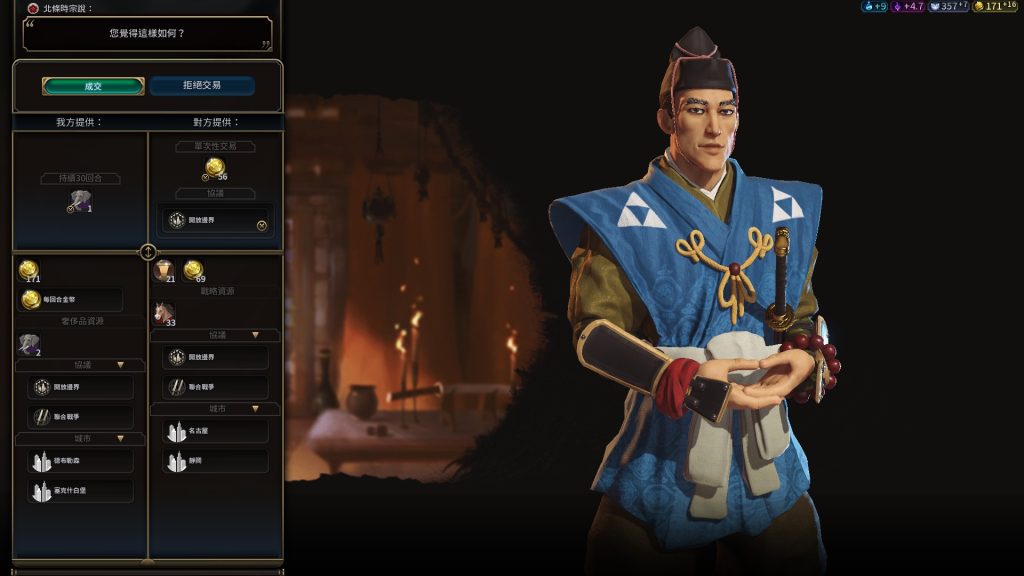Collapse their 城市 cities section

click(x=256, y=408)
